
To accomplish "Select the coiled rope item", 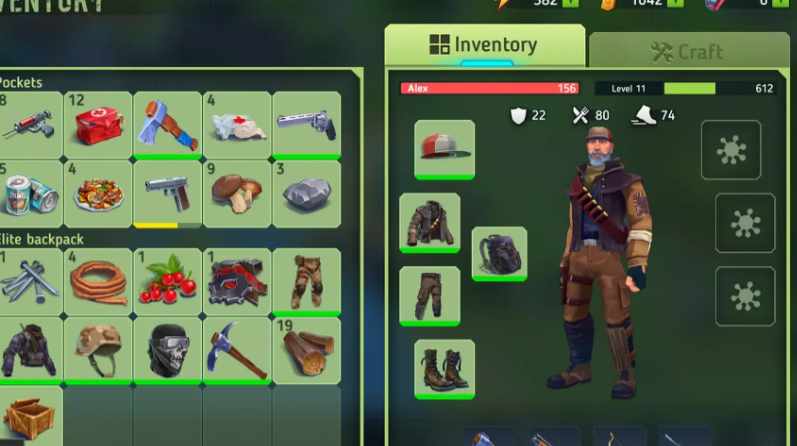I will (x=98, y=280).
